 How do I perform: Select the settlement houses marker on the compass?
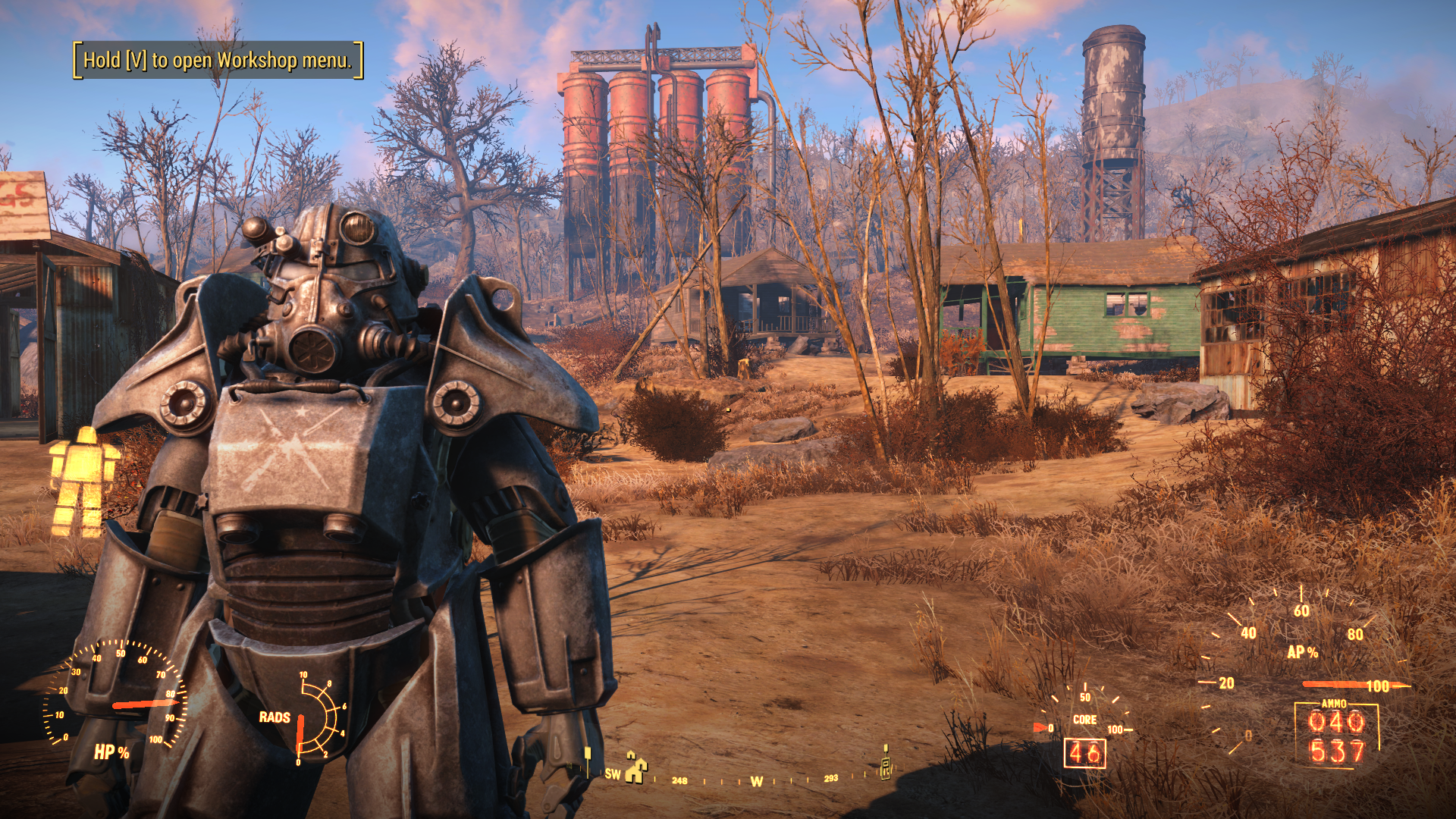click(x=635, y=767)
